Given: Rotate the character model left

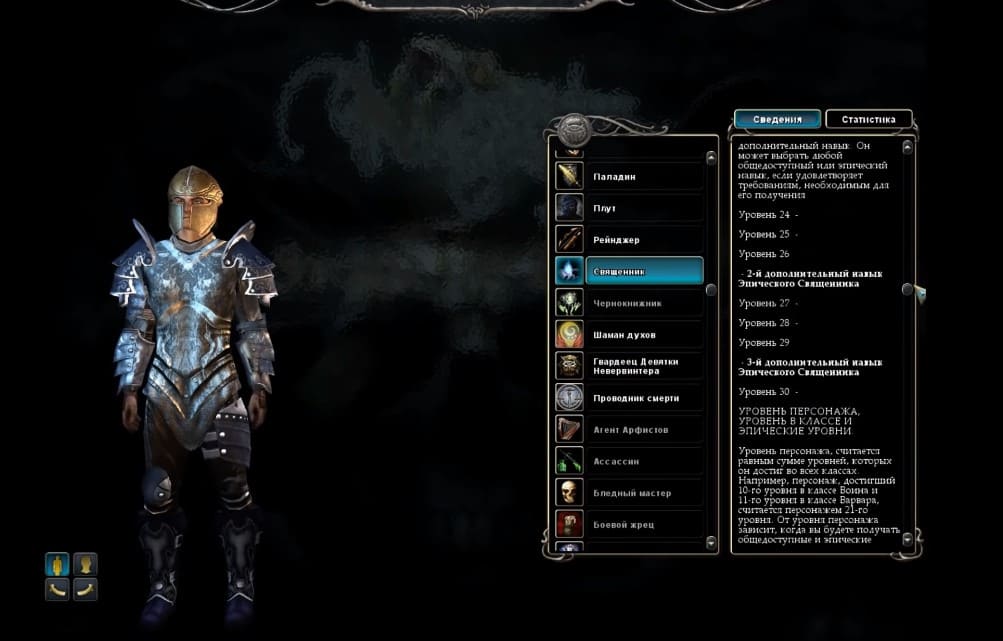Looking at the screenshot, I should tap(57, 590).
